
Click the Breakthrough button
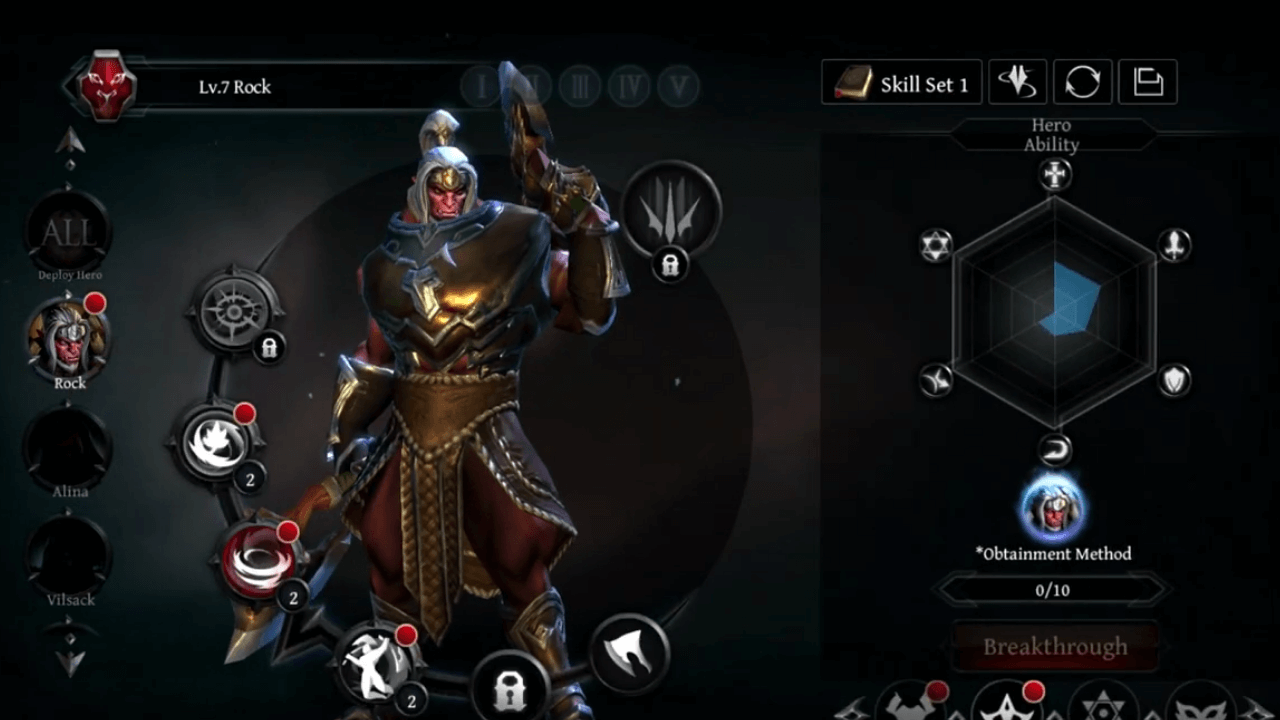pos(1055,647)
